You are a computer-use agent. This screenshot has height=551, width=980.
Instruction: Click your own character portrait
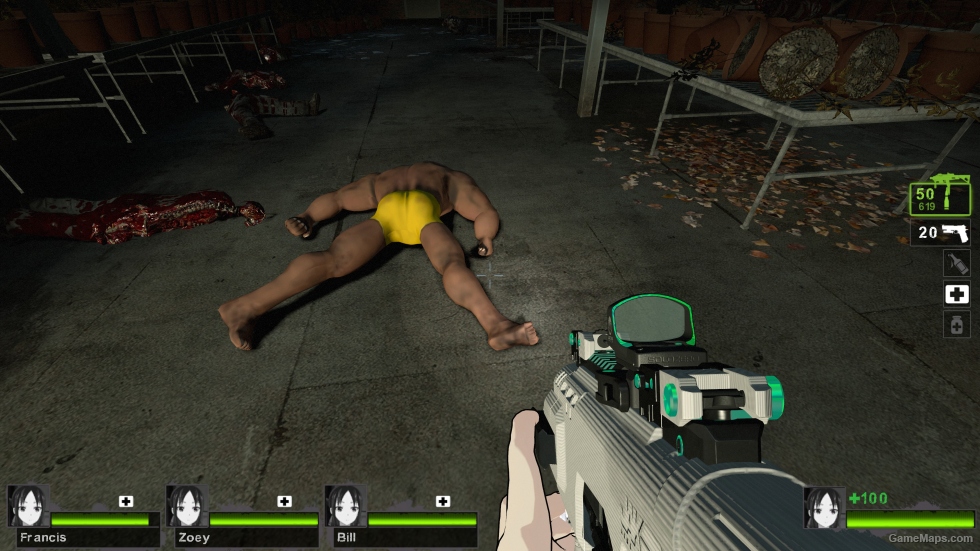click(825, 507)
